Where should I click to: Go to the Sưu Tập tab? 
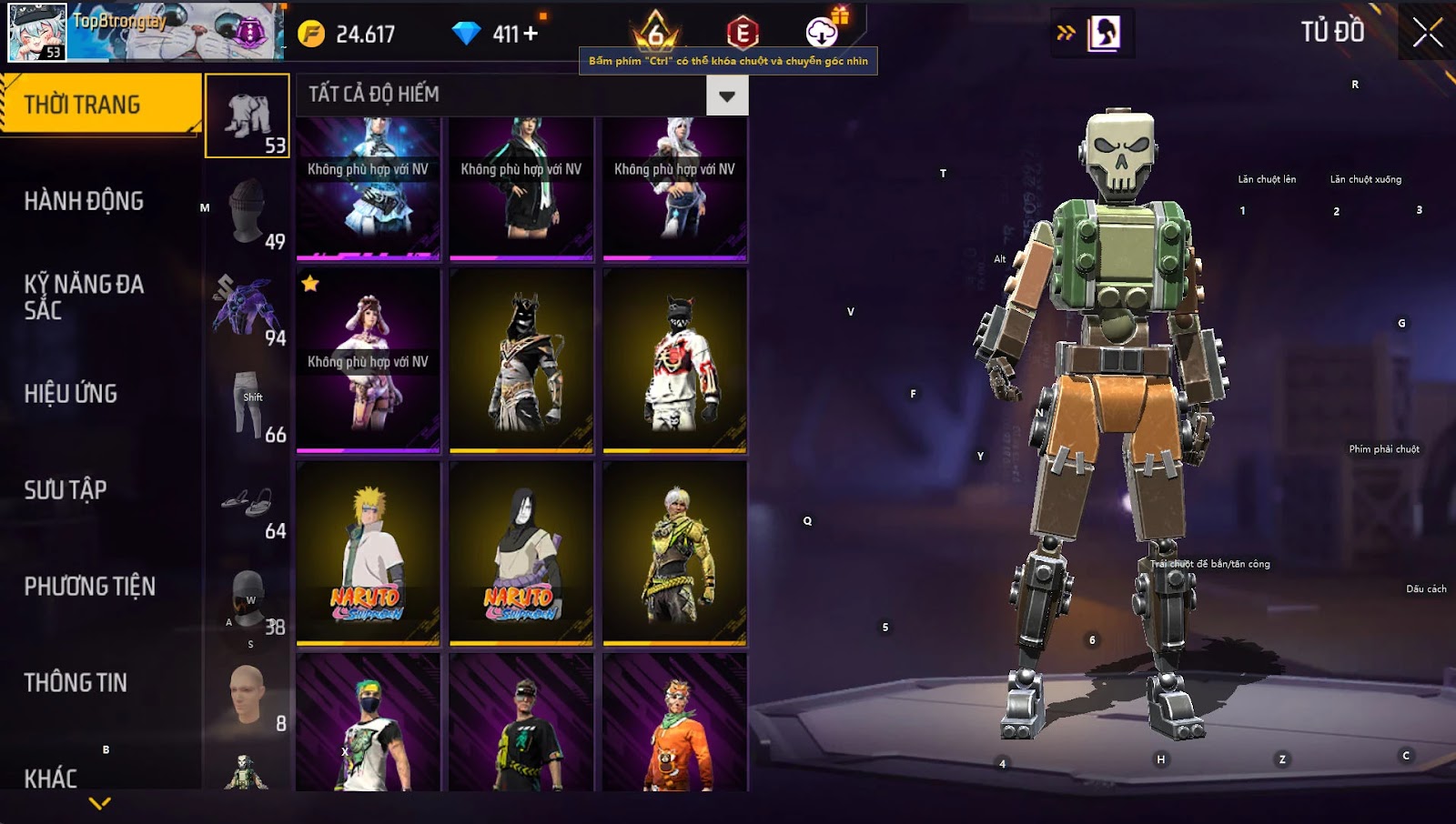coord(66,490)
